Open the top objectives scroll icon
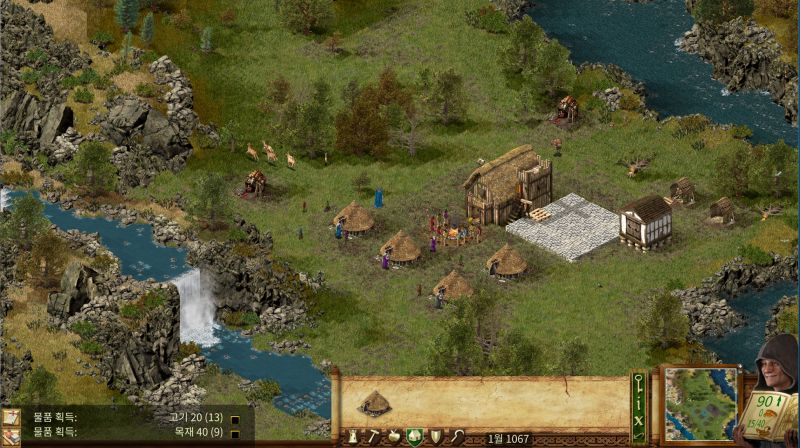This screenshot has height=448, width=800. 11,416
